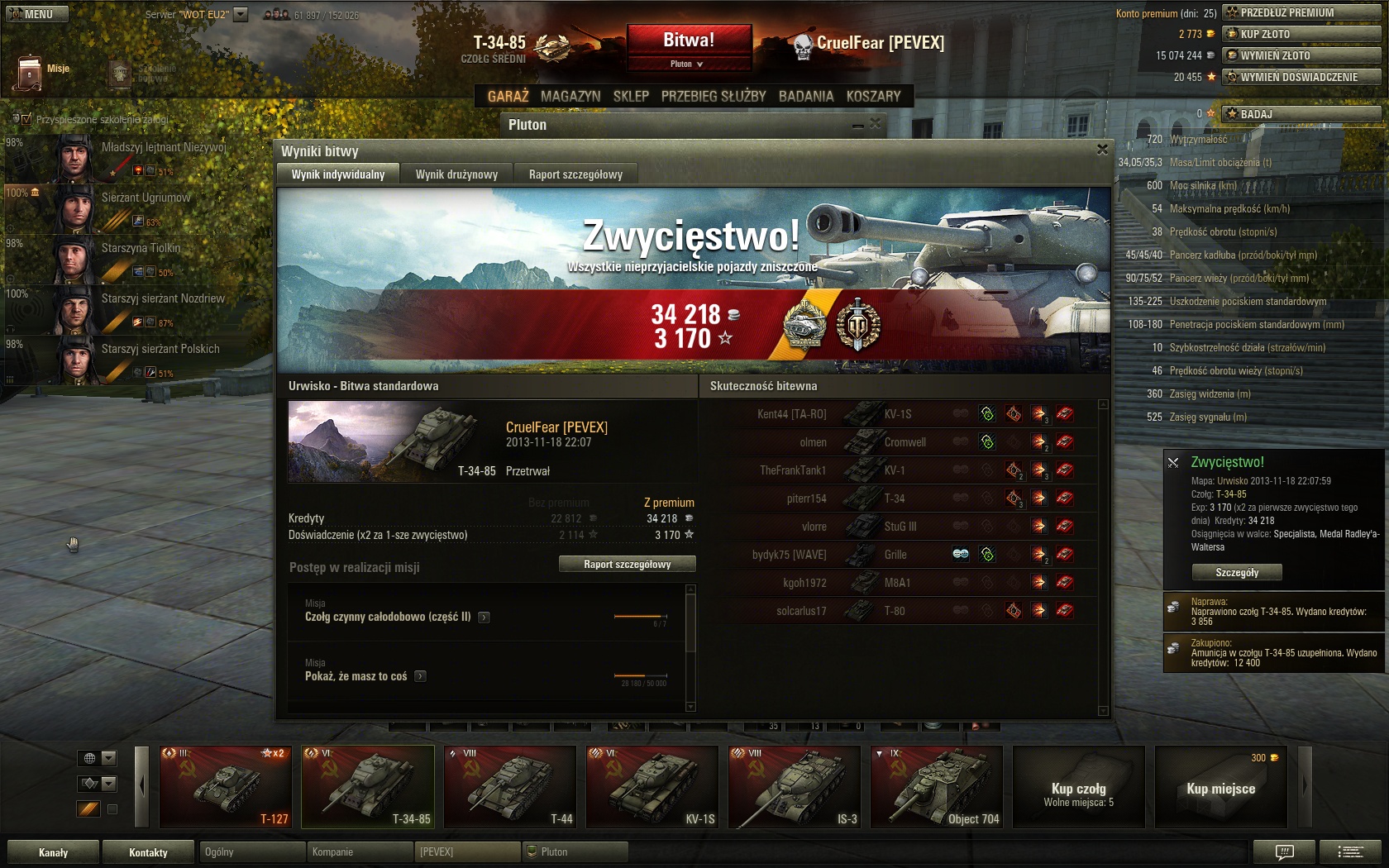The height and width of the screenshot is (868, 1389).
Task: Choose the Object 704 tank
Action: 937,787
